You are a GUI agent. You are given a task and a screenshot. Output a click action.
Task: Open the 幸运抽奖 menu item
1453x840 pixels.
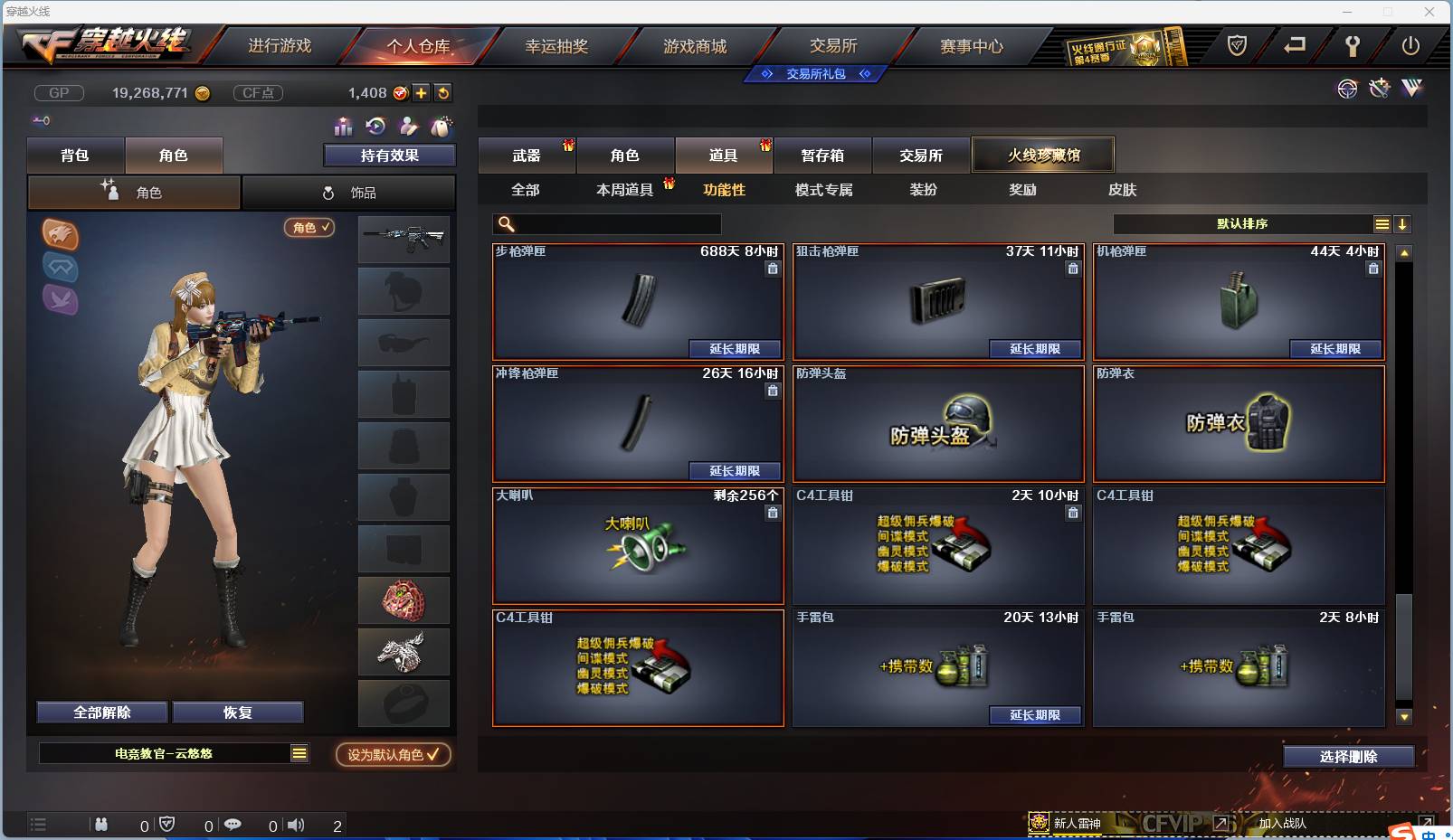pyautogui.click(x=559, y=46)
